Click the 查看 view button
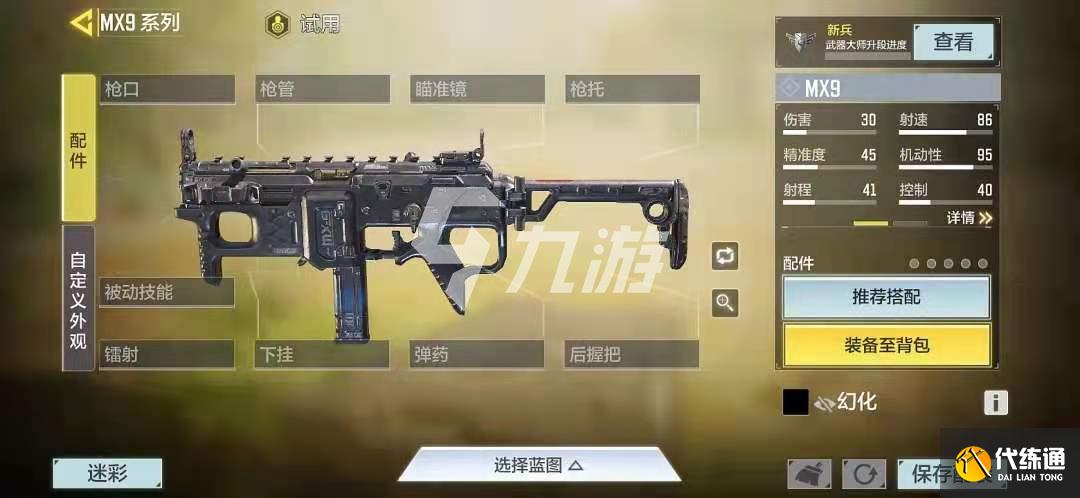The height and width of the screenshot is (498, 1080). [952, 42]
